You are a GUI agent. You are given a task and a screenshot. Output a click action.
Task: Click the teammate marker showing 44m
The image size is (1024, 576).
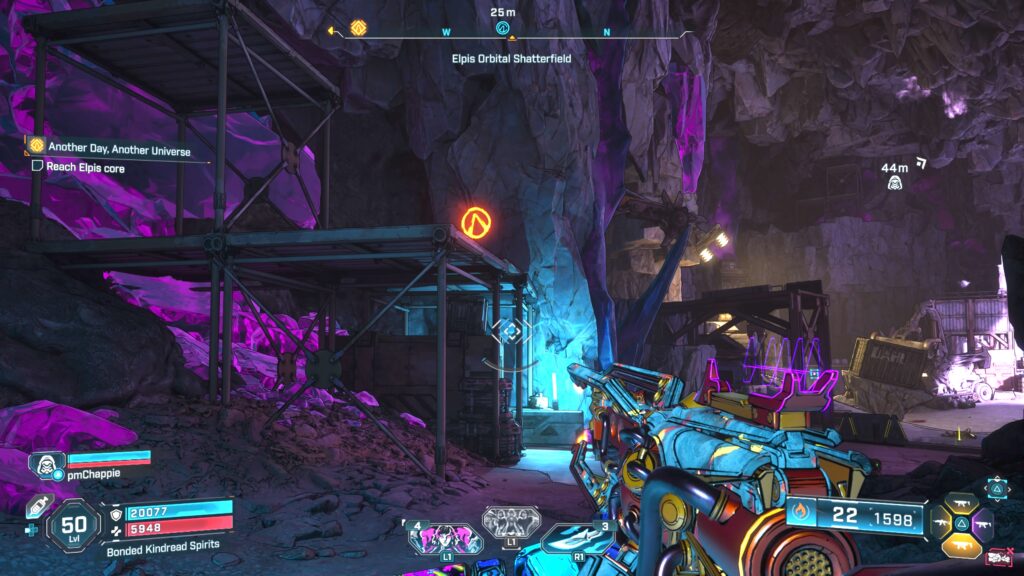pos(895,183)
